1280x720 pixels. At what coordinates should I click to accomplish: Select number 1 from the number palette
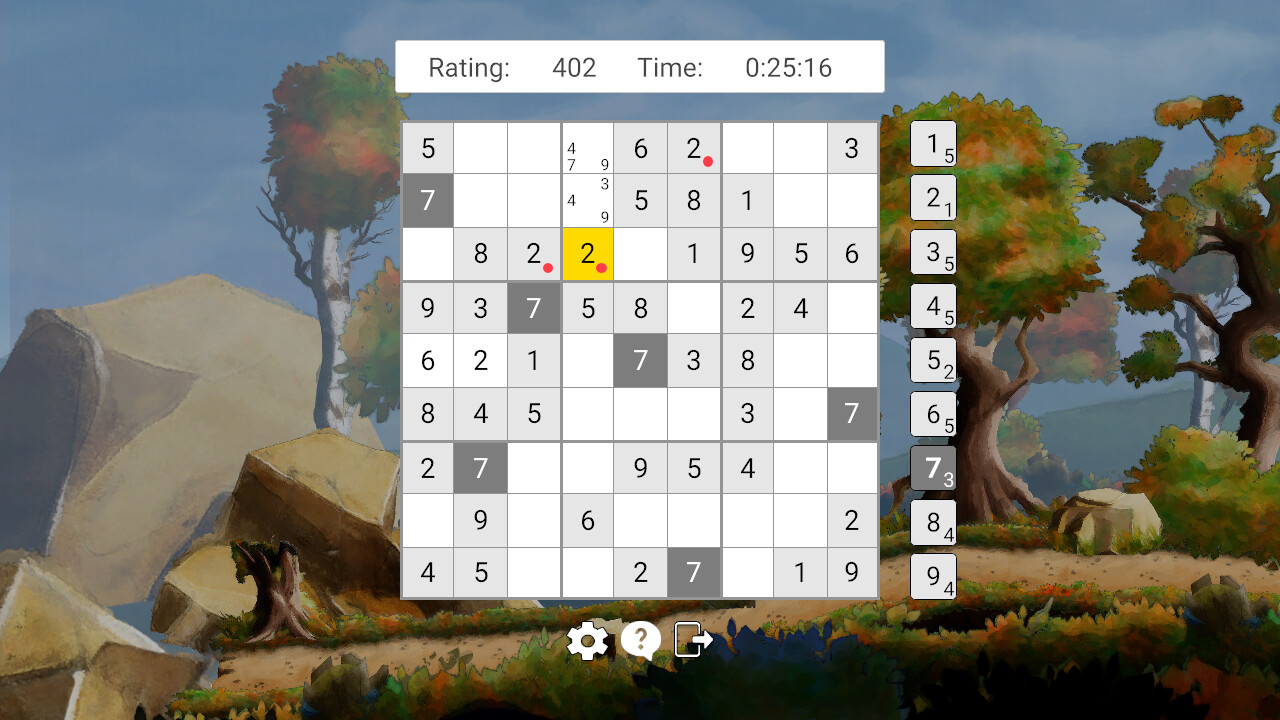[933, 144]
